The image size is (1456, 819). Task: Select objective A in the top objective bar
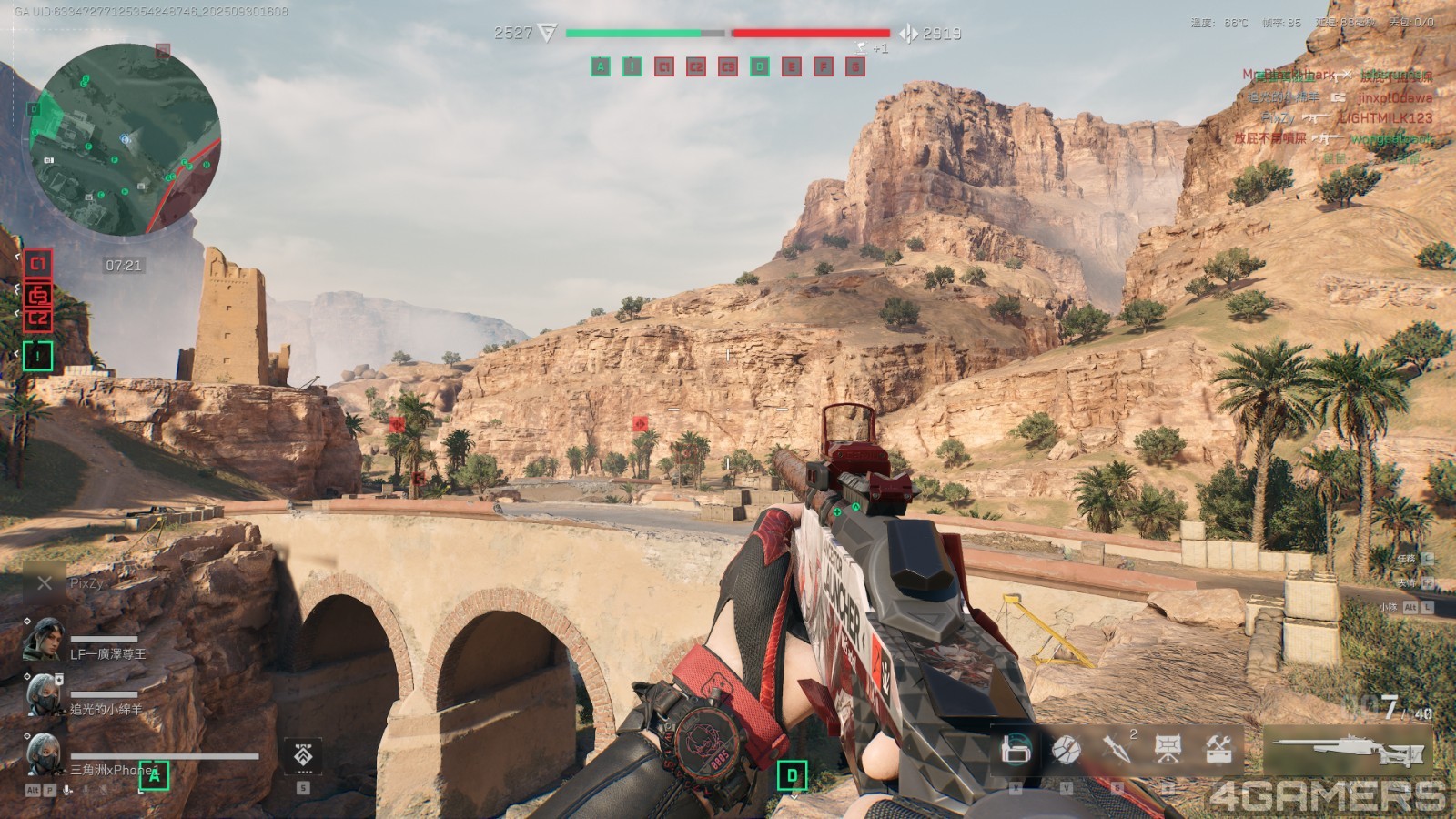pos(601,66)
